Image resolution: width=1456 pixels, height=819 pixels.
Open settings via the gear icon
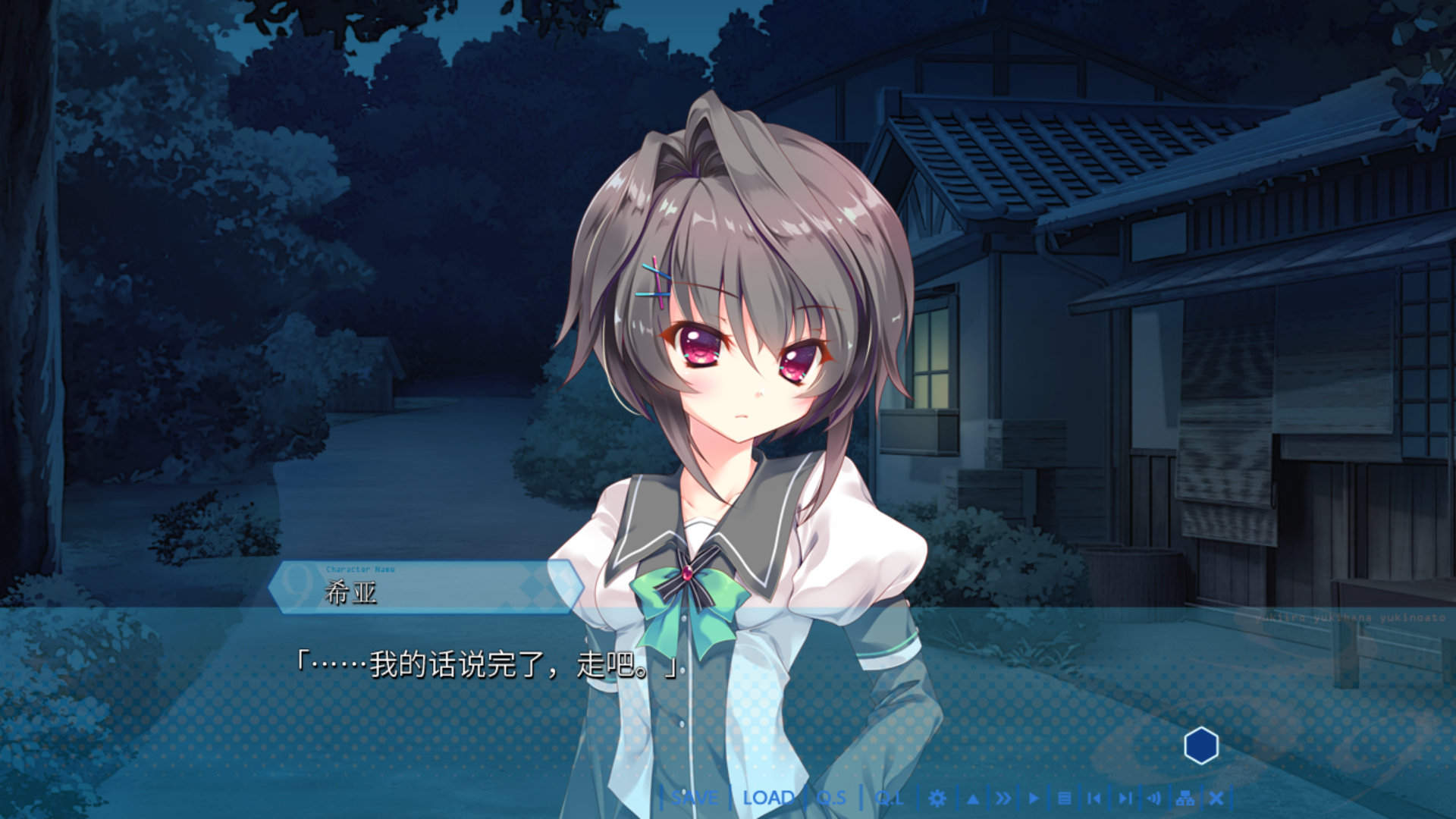pyautogui.click(x=937, y=798)
